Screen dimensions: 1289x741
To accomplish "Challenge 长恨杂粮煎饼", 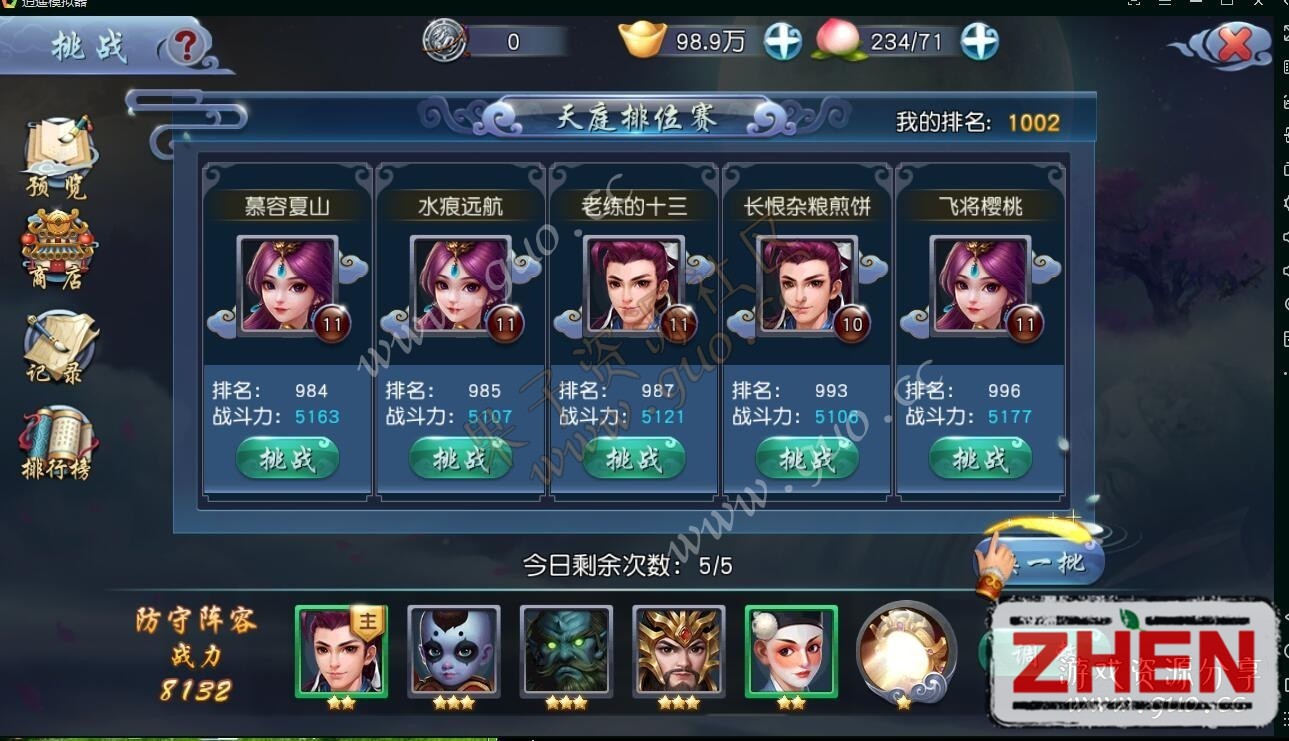I will (806, 458).
